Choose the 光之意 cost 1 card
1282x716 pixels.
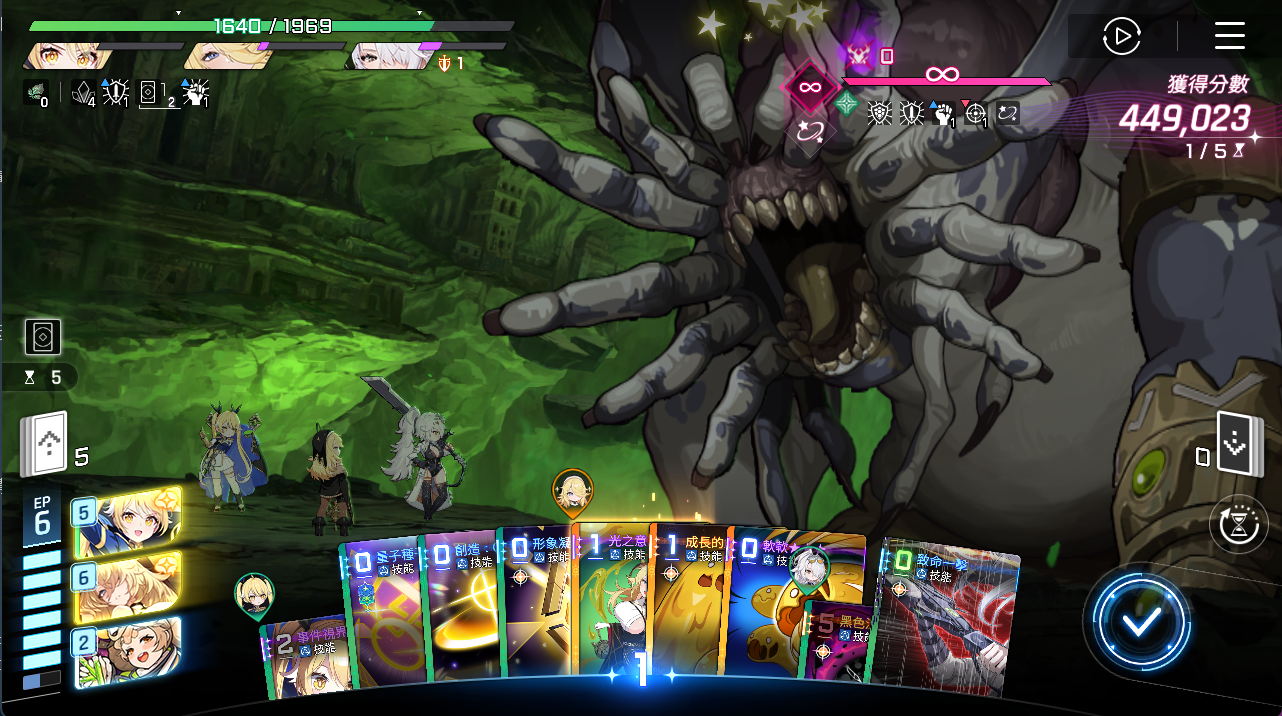(x=612, y=610)
